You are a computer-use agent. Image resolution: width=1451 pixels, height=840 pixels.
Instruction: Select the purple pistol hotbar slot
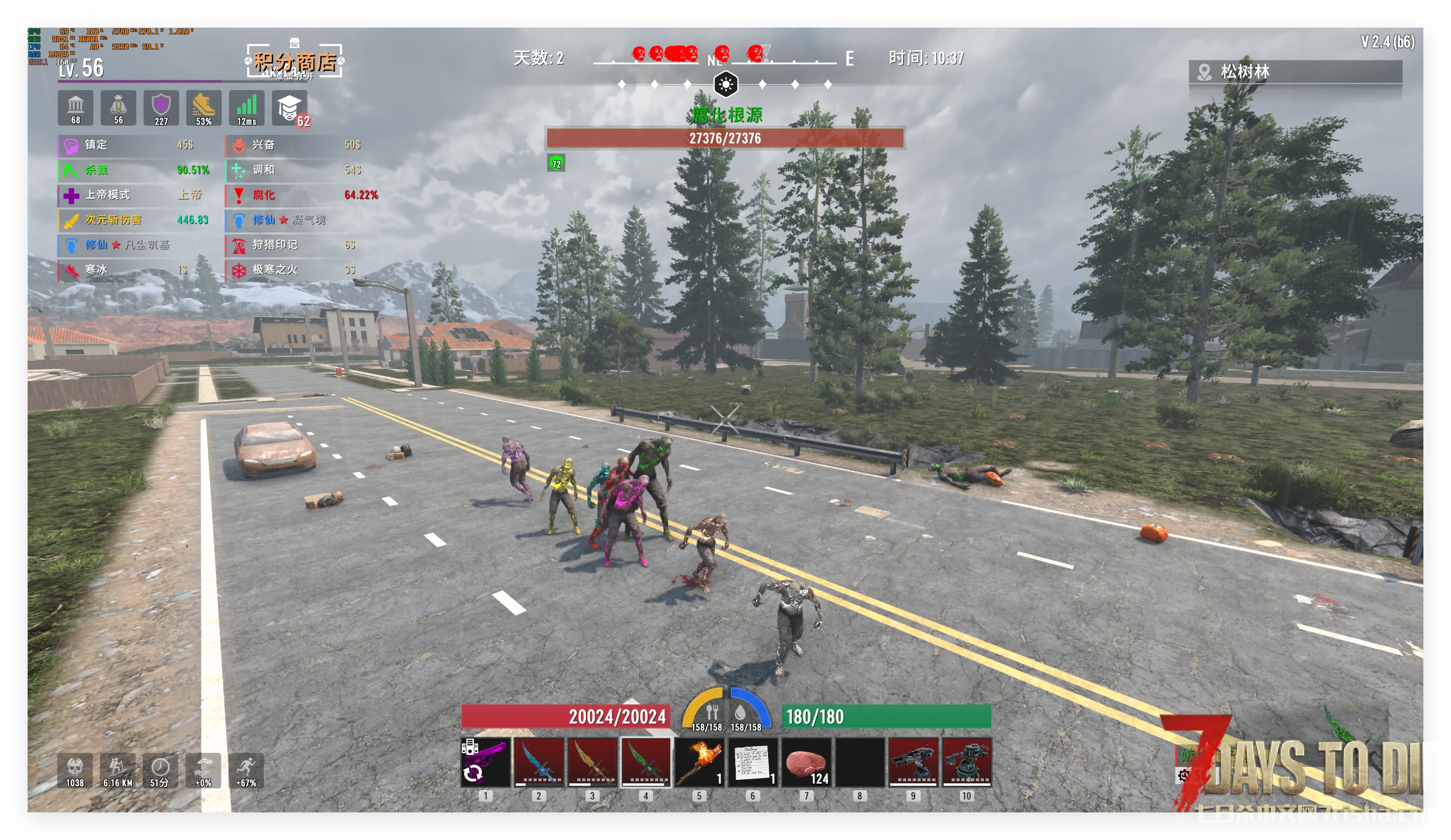point(485,762)
